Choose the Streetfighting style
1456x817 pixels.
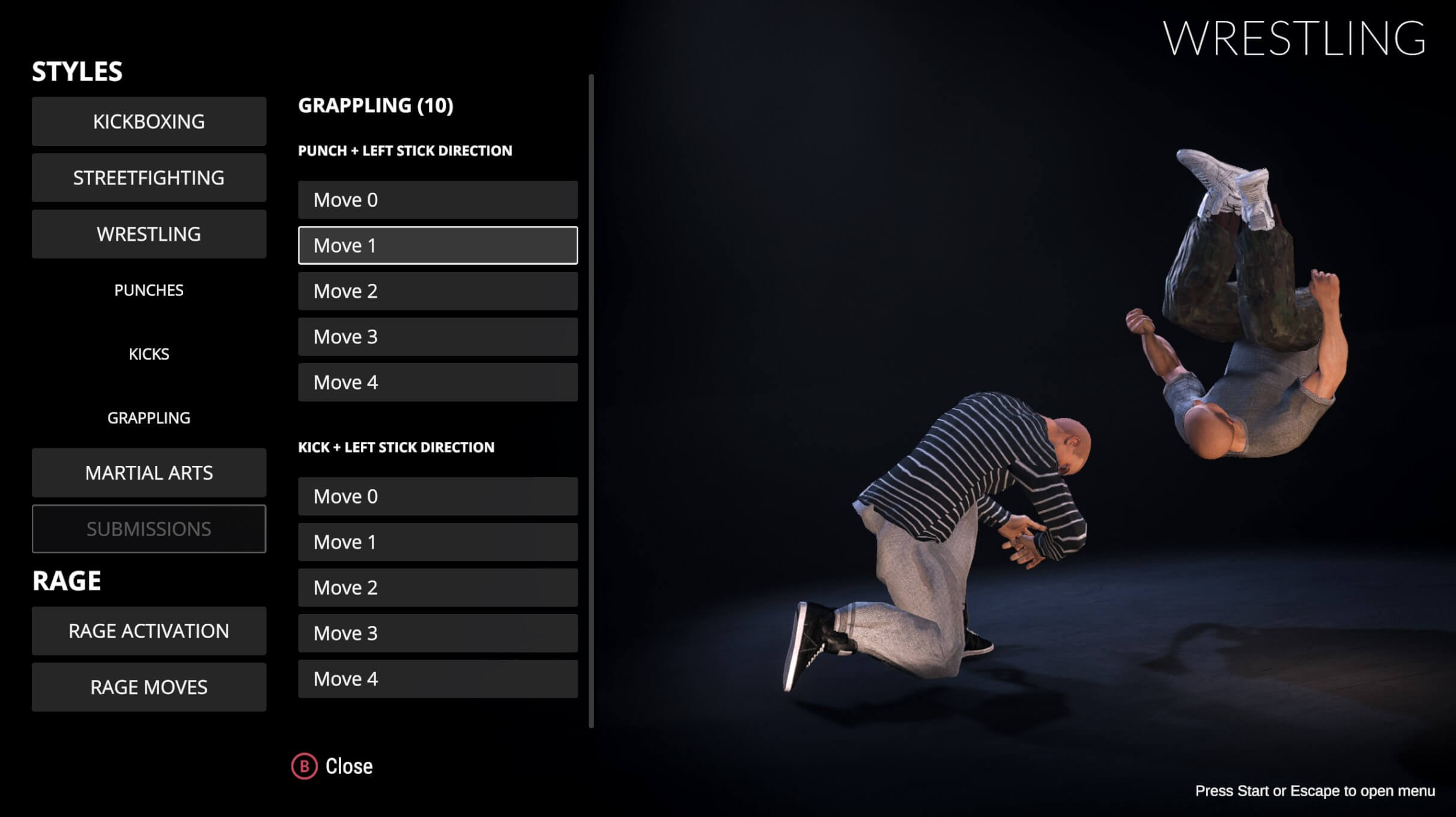pos(148,178)
